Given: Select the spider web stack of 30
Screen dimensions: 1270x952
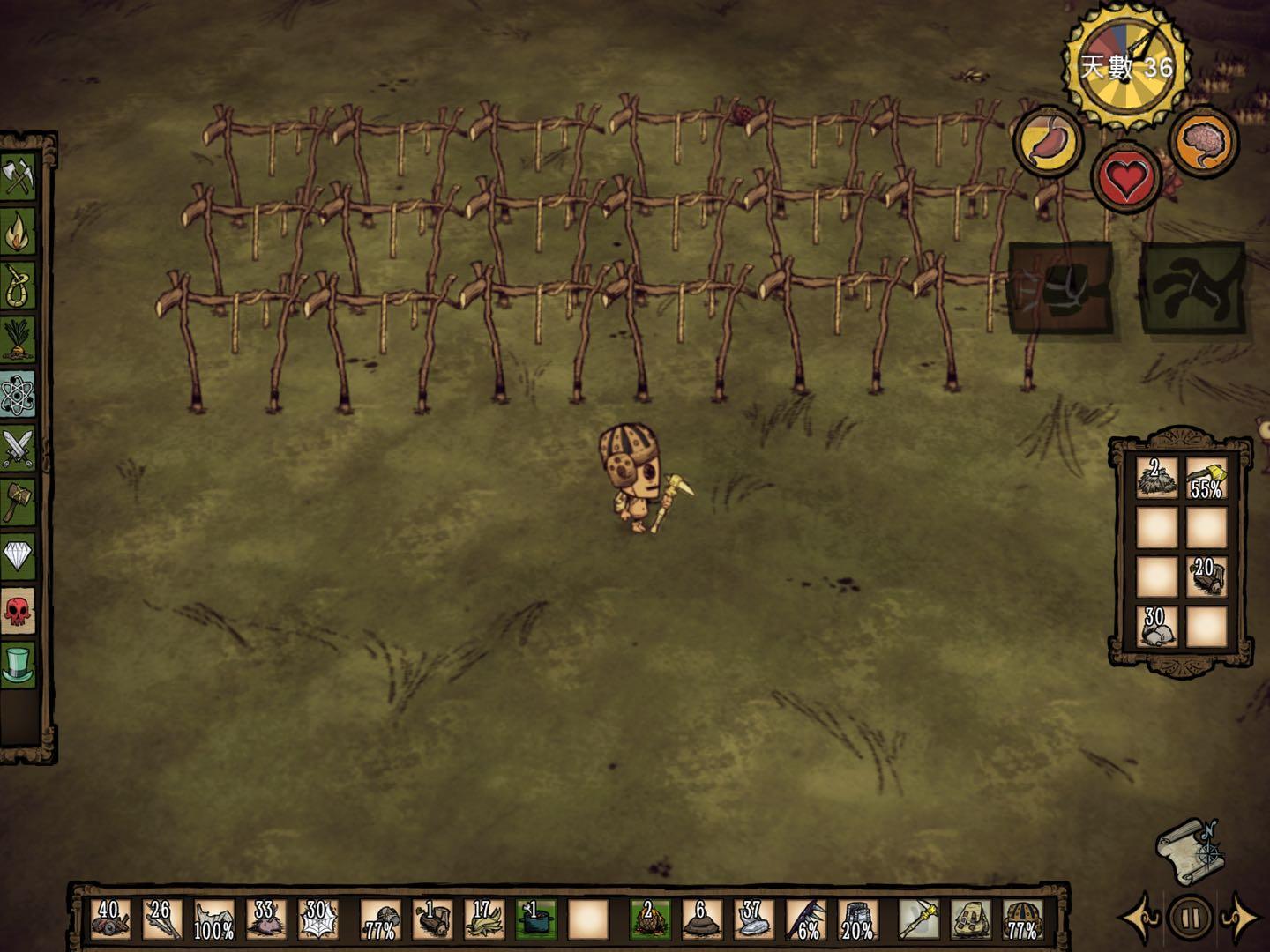Looking at the screenshot, I should coord(317,919).
